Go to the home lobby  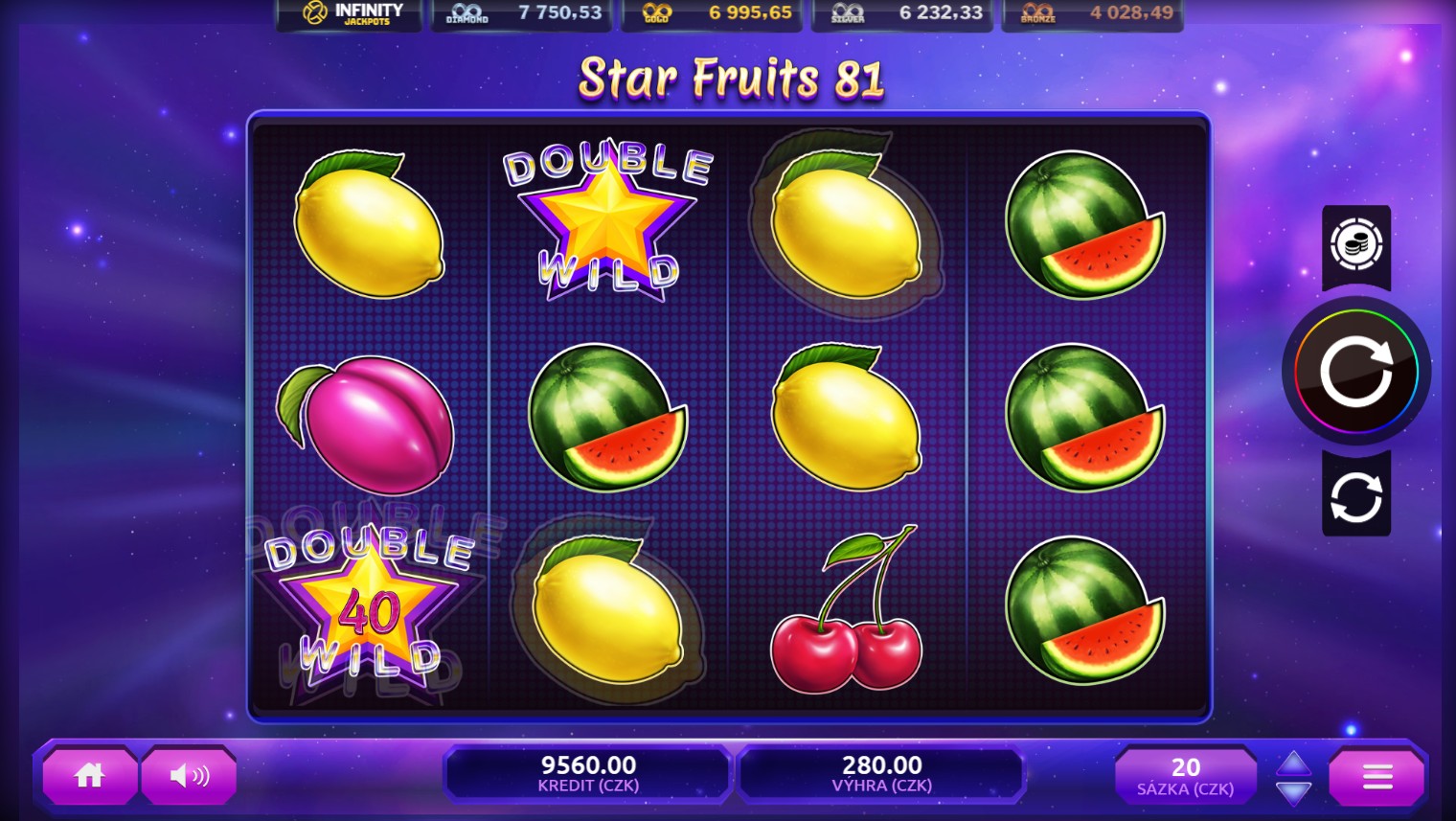pyautogui.click(x=89, y=775)
